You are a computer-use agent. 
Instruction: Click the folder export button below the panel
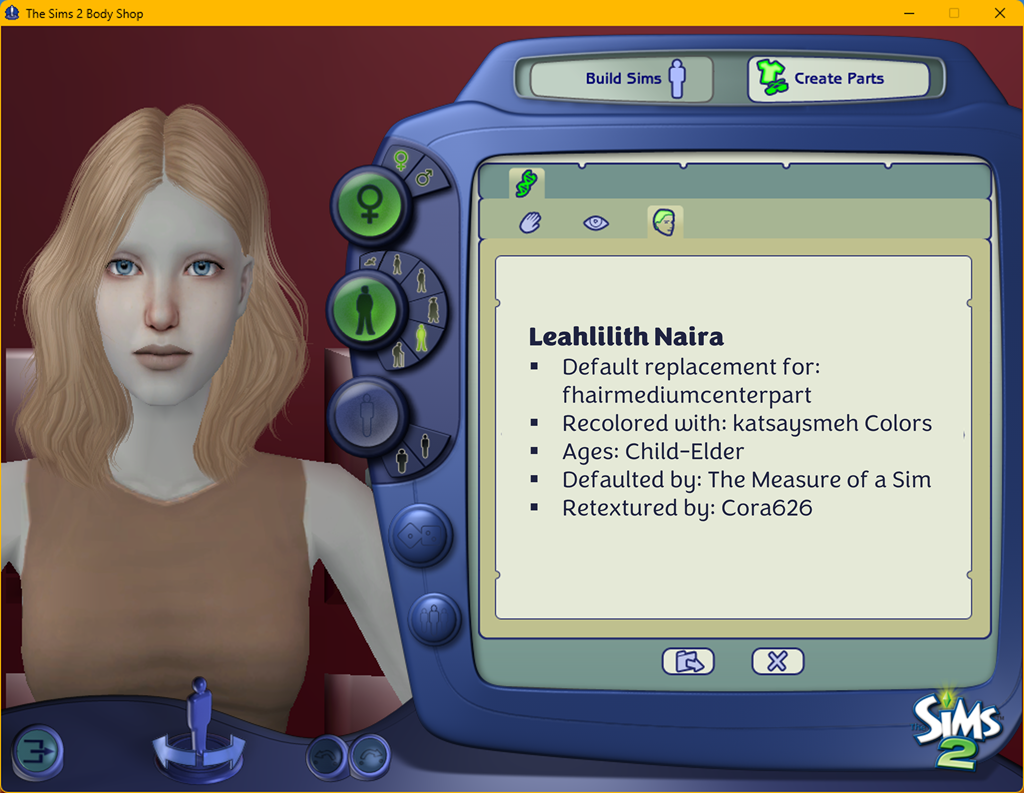[x=688, y=661]
